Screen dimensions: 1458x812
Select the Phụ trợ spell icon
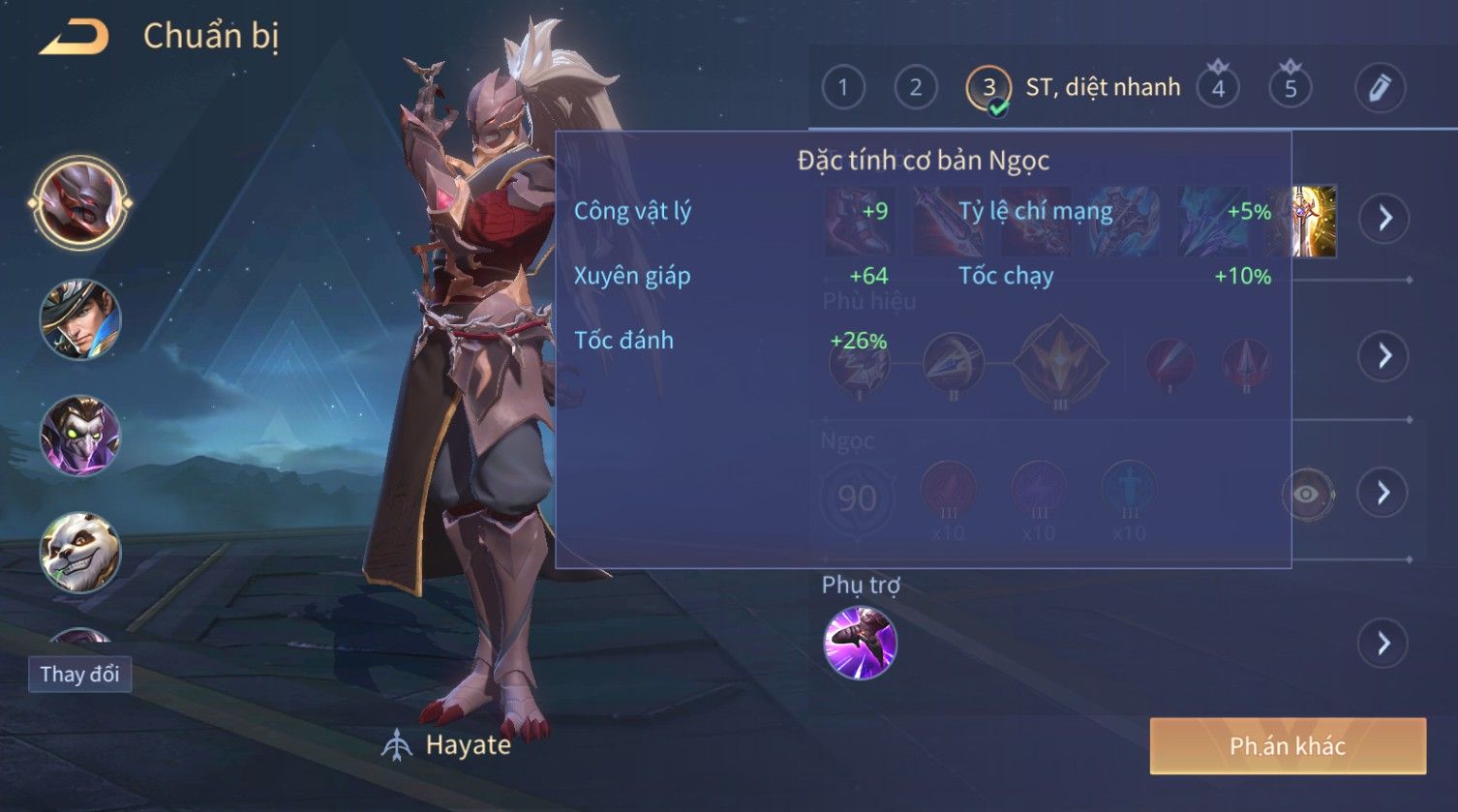[x=860, y=644]
